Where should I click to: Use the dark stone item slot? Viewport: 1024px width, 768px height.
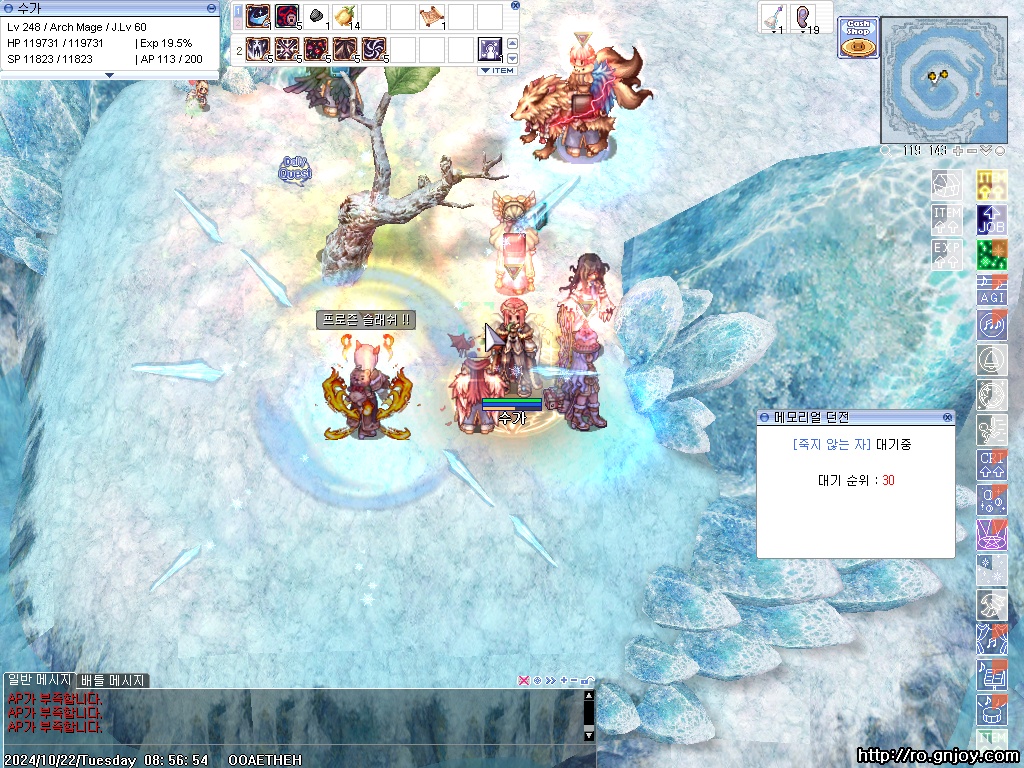click(316, 16)
